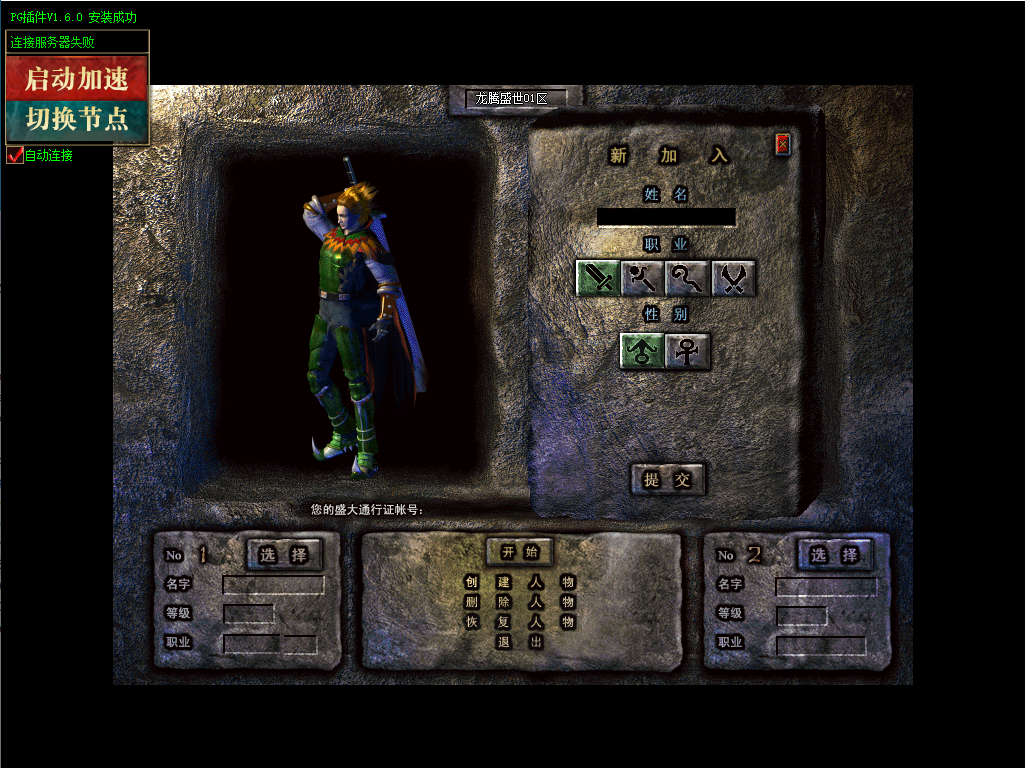Click the 姓名 name input field
The height and width of the screenshot is (768, 1025).
[666, 217]
